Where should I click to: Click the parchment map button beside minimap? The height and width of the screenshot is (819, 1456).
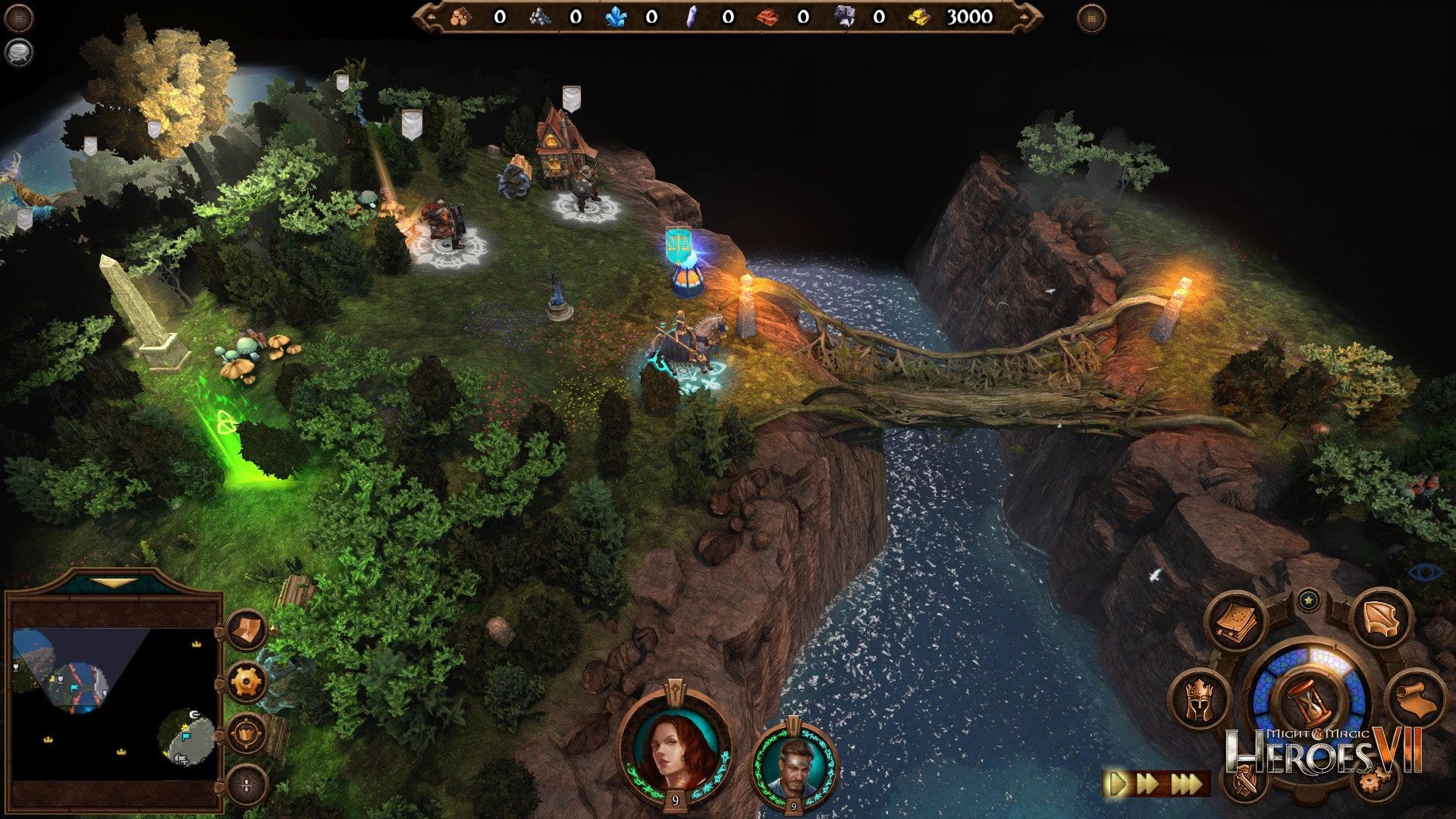[x=246, y=630]
